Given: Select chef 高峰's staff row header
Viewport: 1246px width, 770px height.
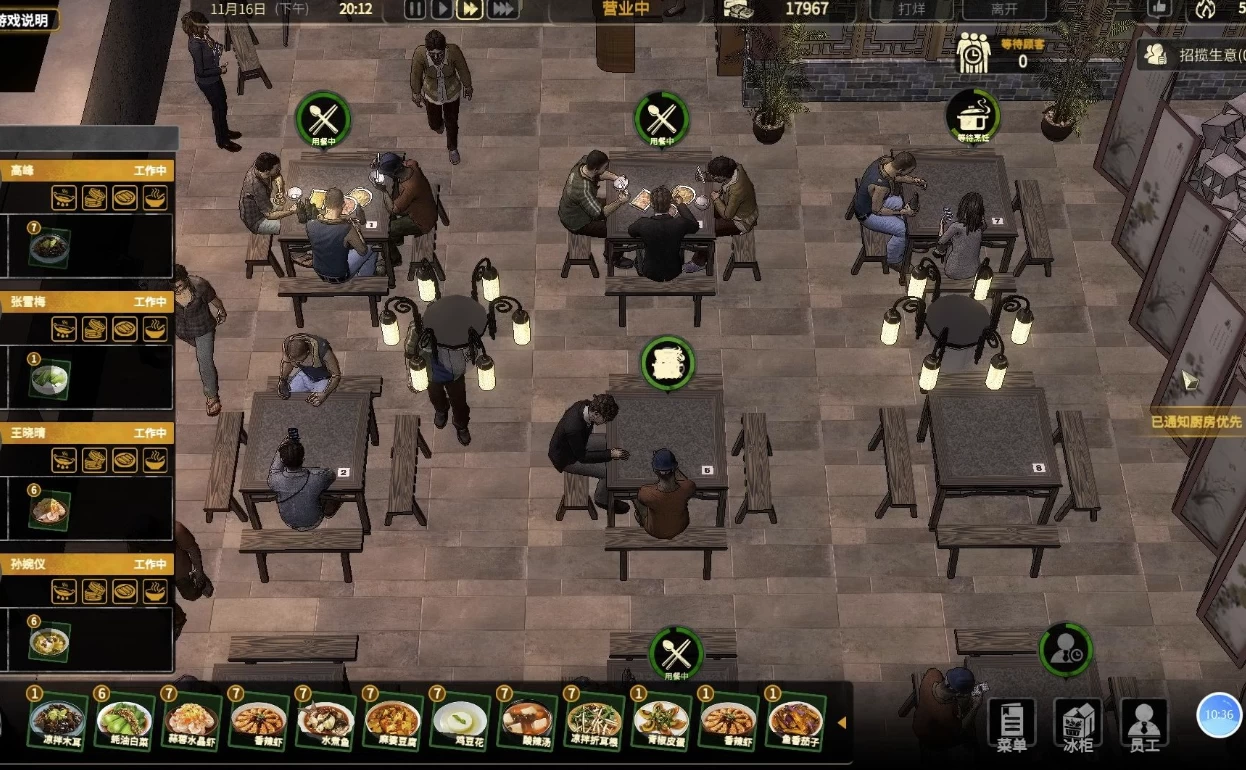Looking at the screenshot, I should (x=86, y=171).
